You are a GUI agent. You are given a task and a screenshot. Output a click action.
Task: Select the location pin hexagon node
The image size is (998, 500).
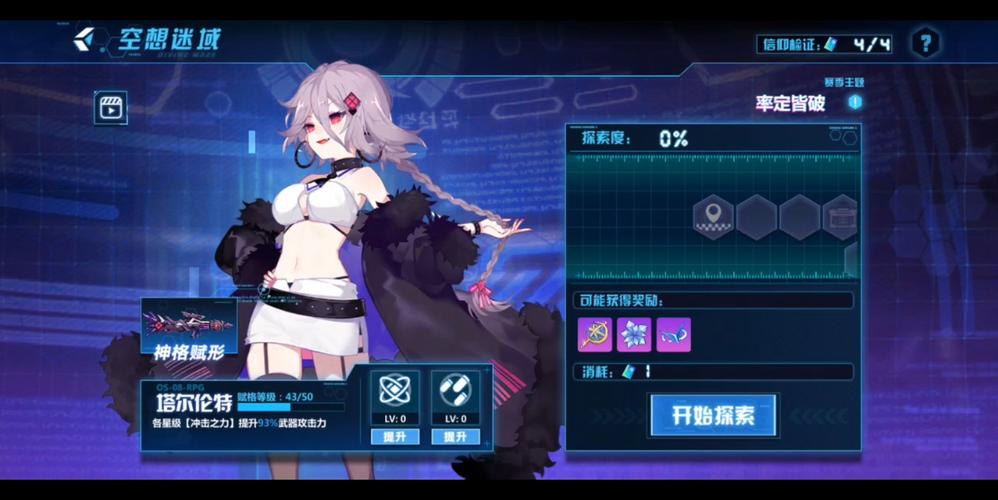[x=713, y=216]
